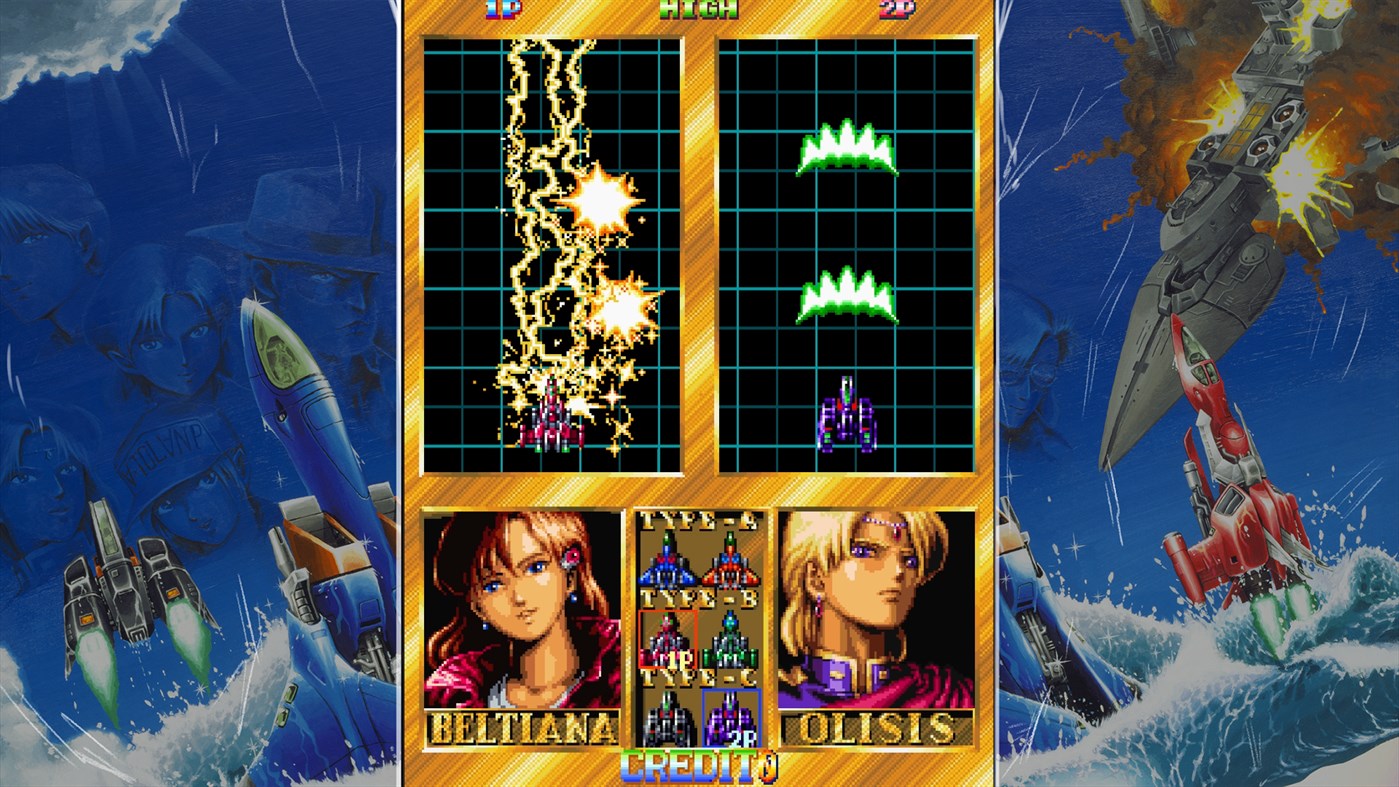Click the 1P player ship sprite on left grid

(x=548, y=424)
